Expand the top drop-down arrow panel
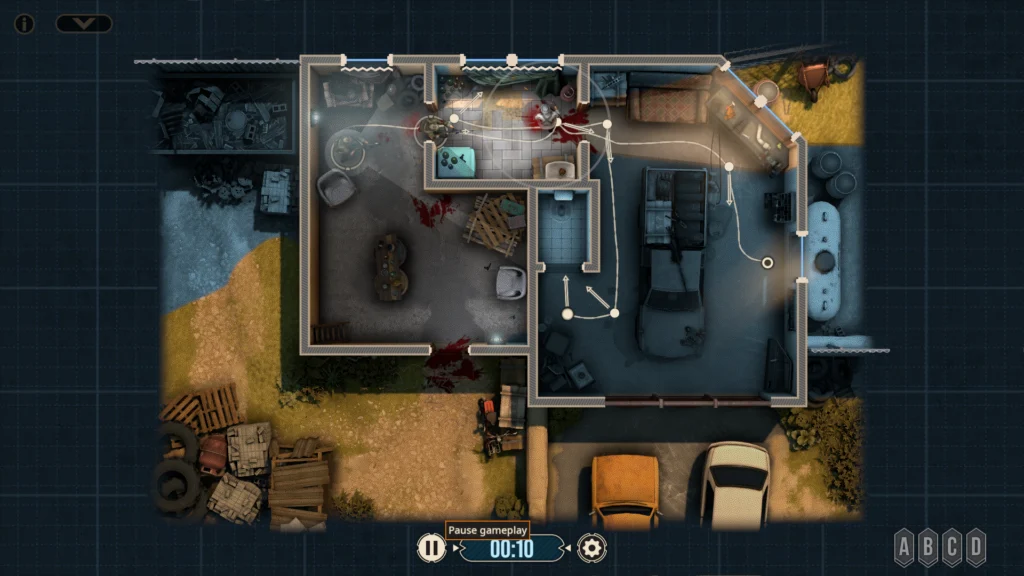Screen dimensions: 1024x576 click(x=84, y=23)
